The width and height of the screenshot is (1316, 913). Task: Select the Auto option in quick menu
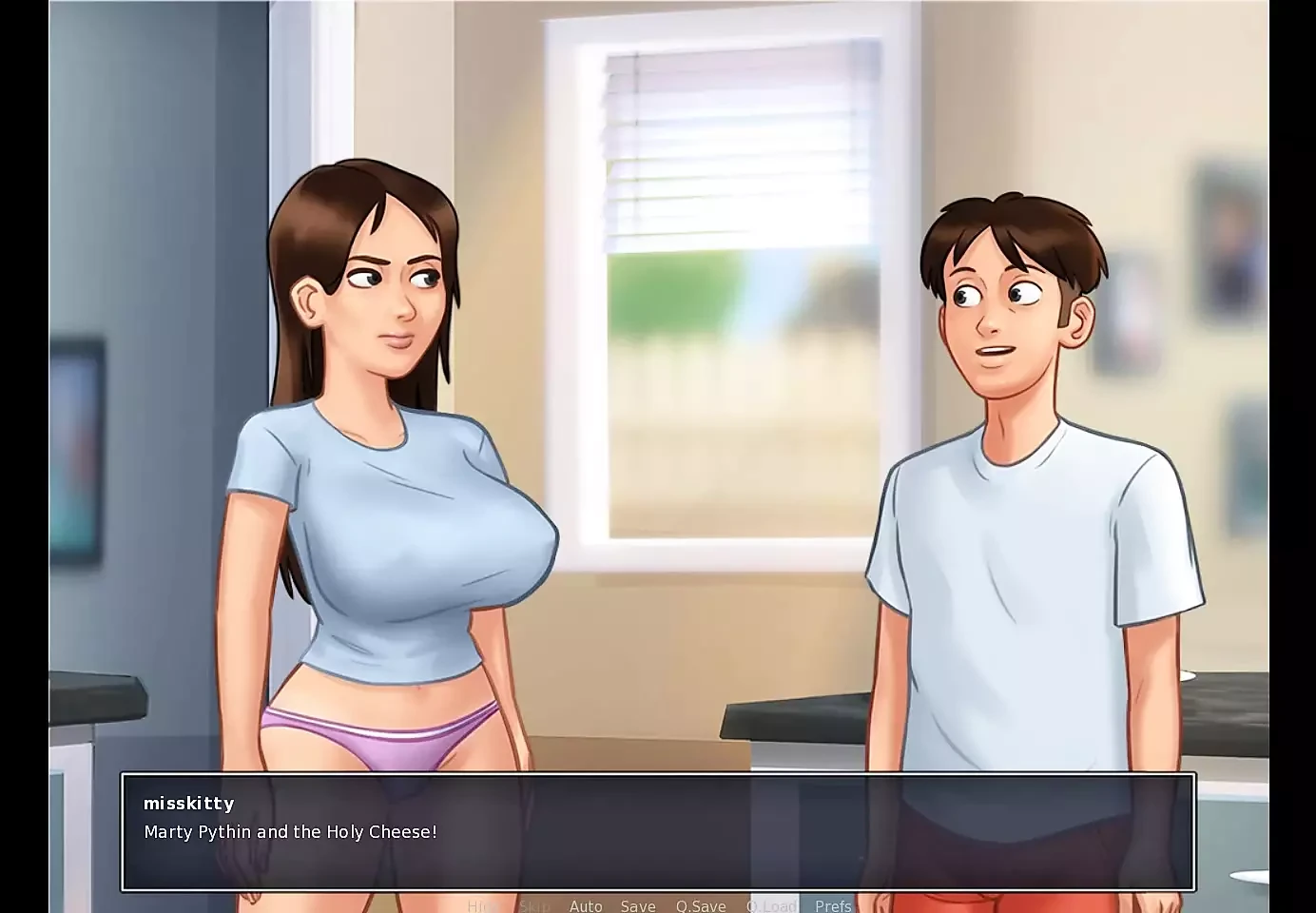(x=586, y=905)
